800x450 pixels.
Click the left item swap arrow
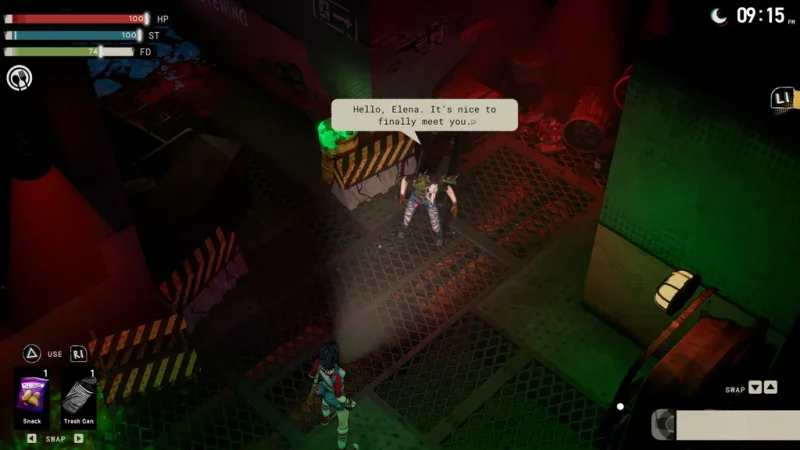[x=31, y=438]
